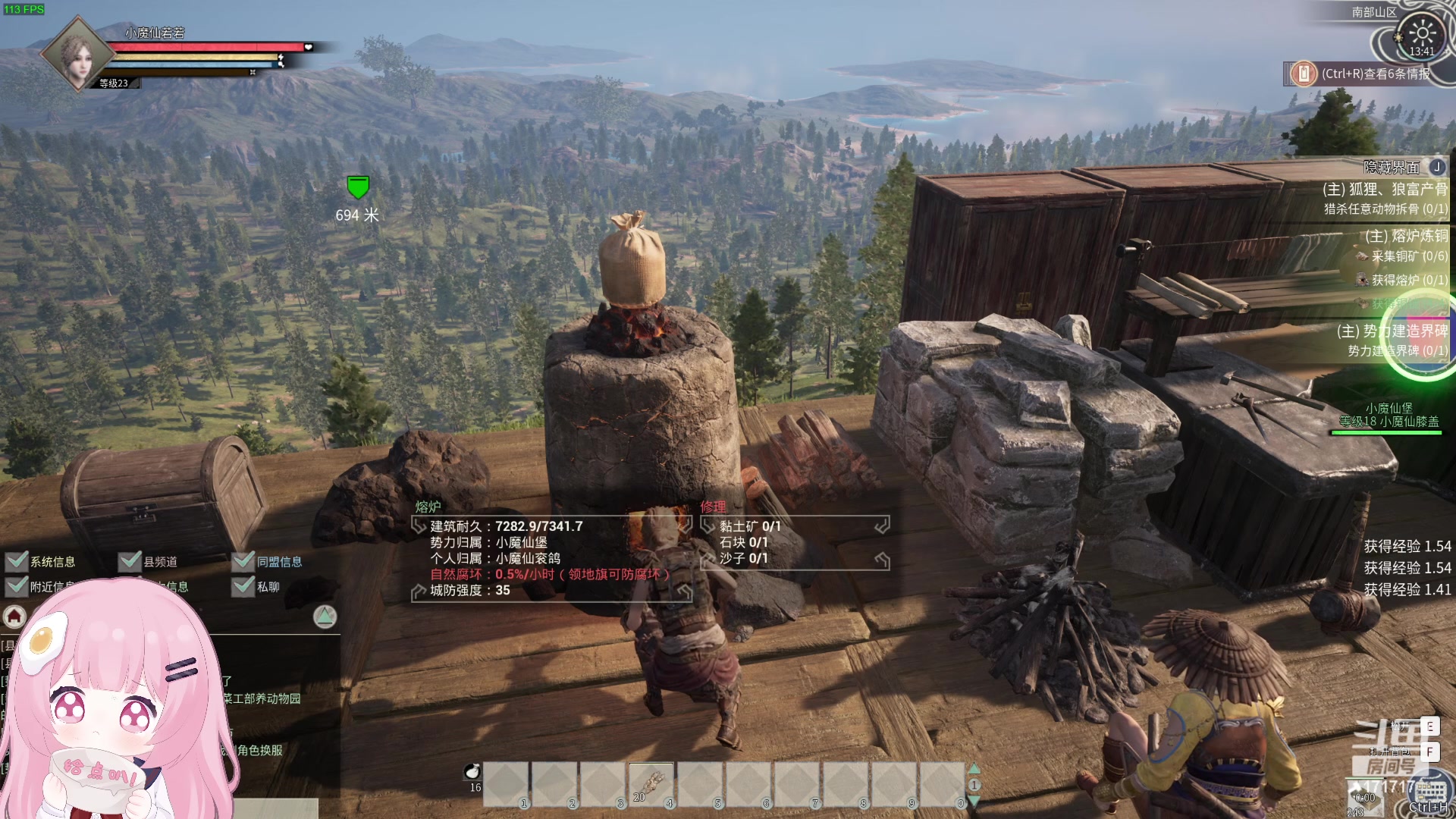
Task: Click the 修理 repair label on furnace panel
Action: coord(713,507)
